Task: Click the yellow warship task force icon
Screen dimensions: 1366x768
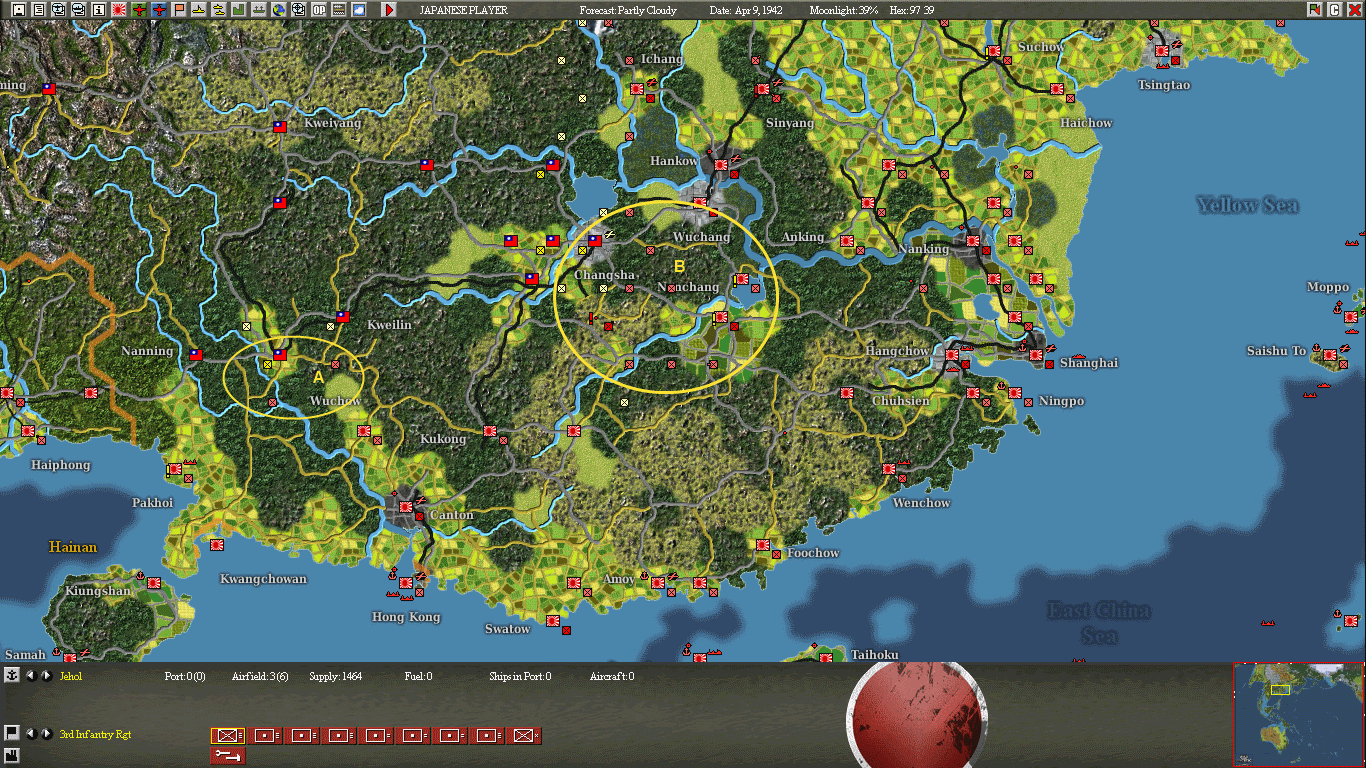Action: [197, 10]
